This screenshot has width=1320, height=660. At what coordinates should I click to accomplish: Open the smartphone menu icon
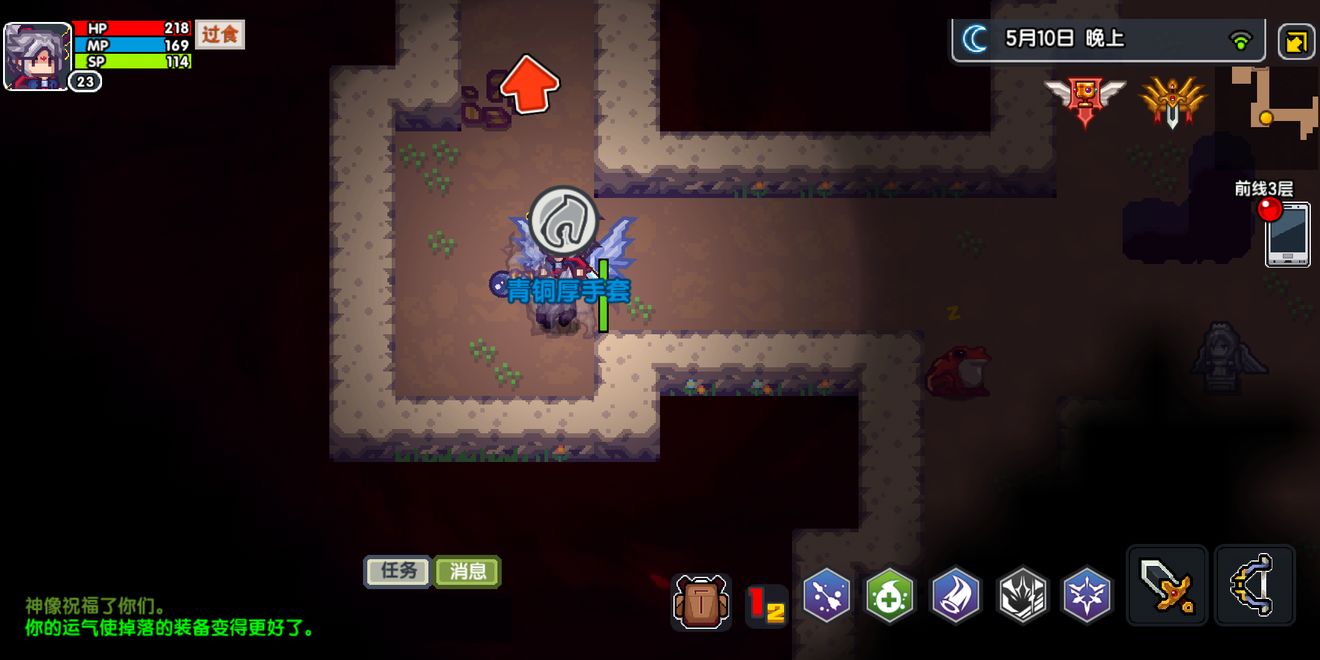1287,234
